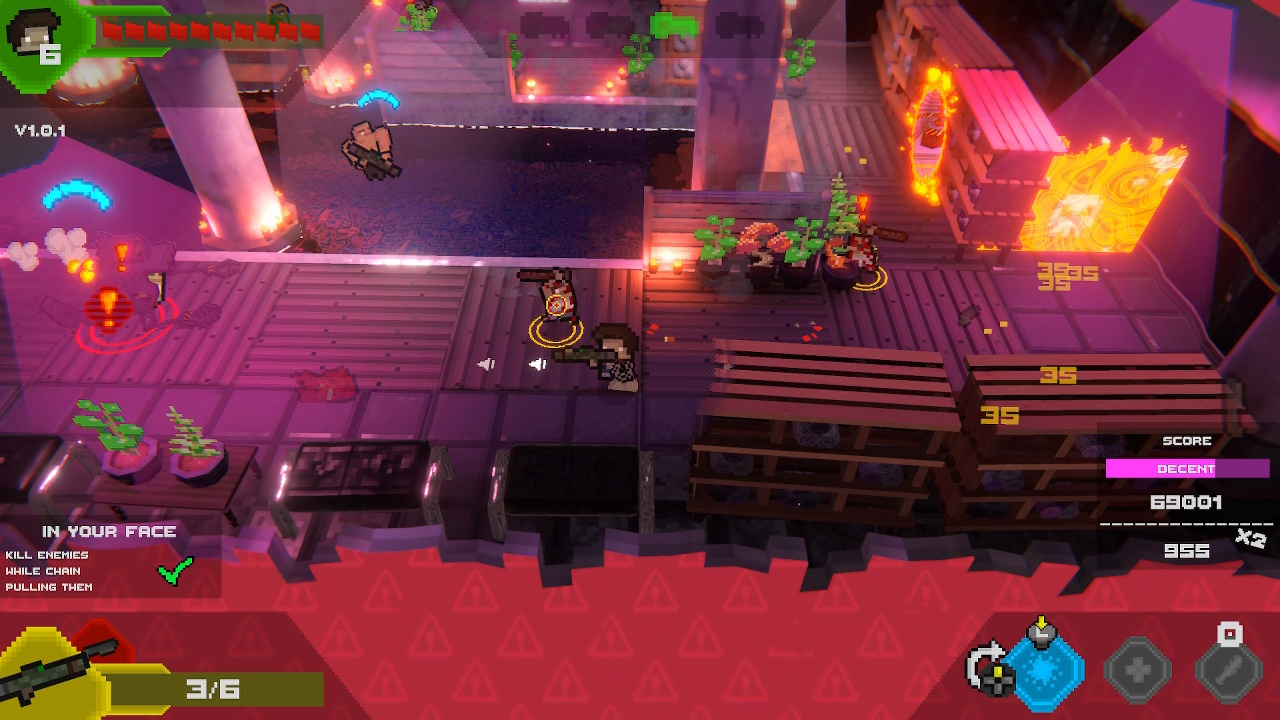1280x720 pixels.
Task: Click the DECENT rank banner
Action: coord(1186,468)
